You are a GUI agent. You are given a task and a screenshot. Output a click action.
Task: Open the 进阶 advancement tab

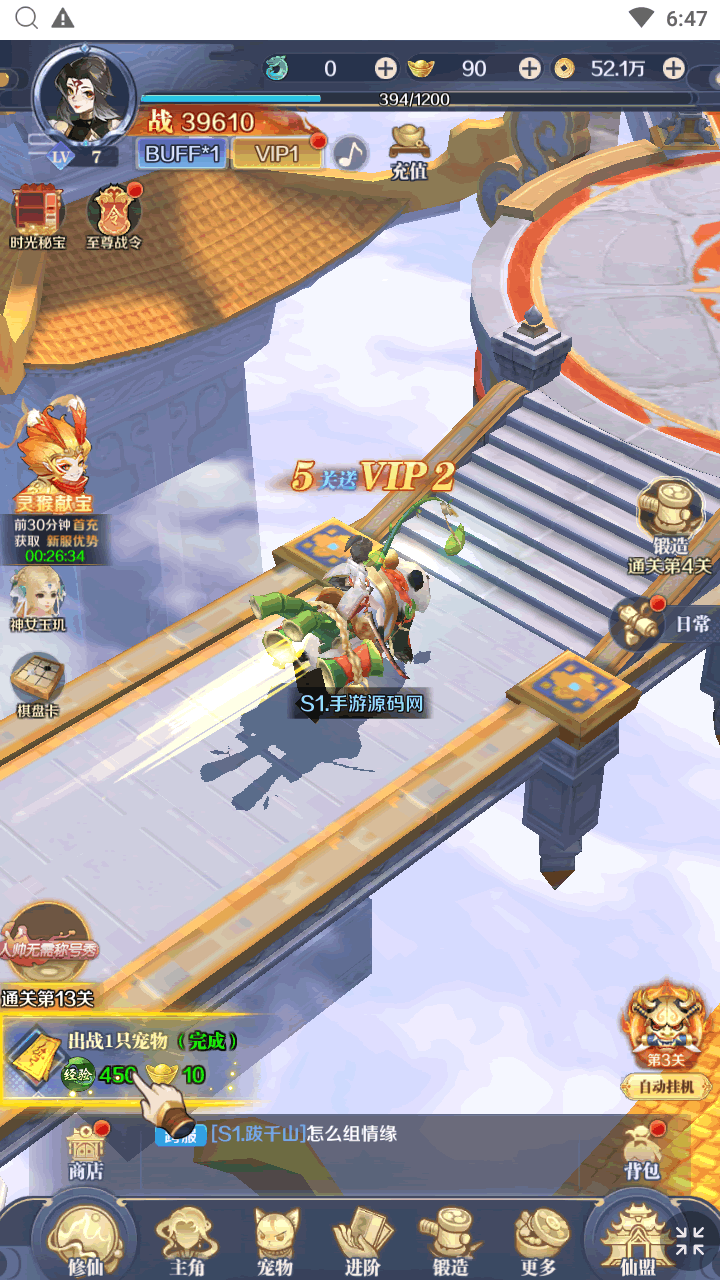click(x=363, y=1240)
